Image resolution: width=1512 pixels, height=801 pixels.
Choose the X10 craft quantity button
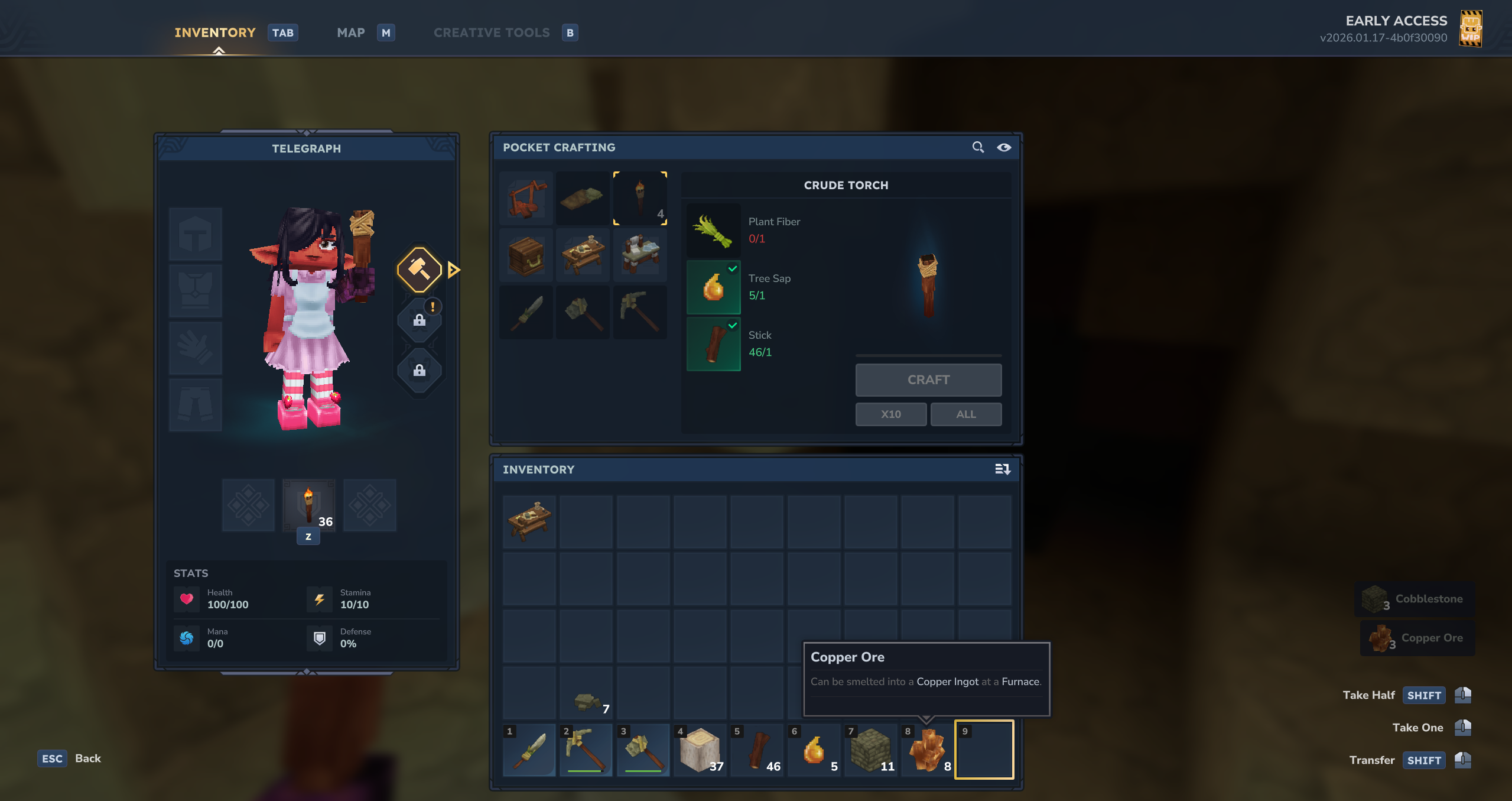[x=890, y=414]
